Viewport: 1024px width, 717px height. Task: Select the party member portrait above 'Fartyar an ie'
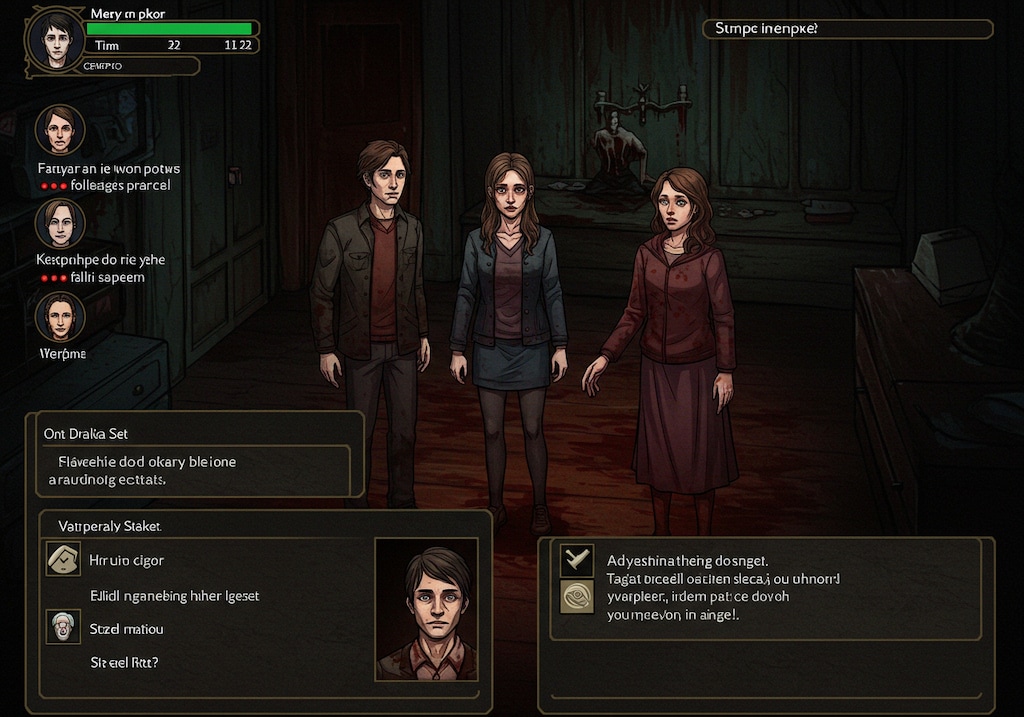[x=60, y=130]
